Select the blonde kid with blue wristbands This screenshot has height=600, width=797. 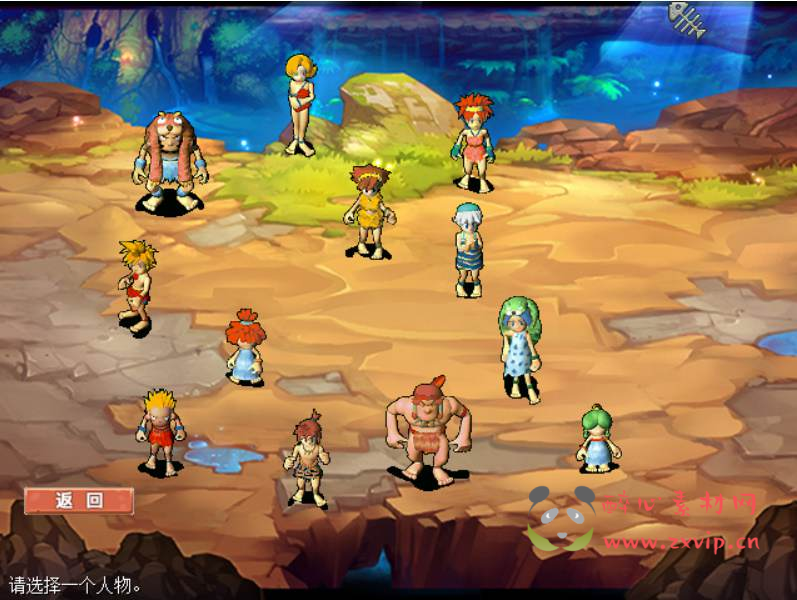pos(160,430)
